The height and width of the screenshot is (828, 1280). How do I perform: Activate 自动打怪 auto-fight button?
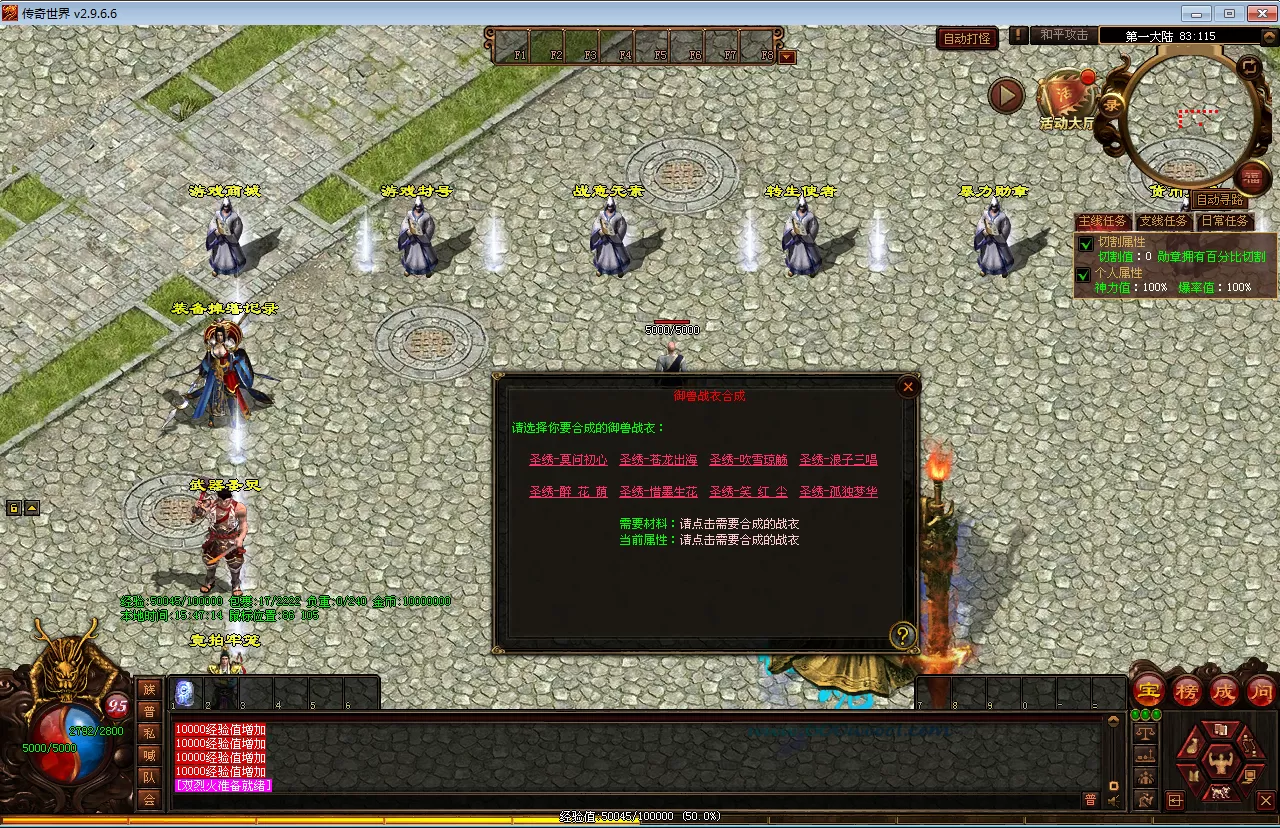[x=968, y=38]
